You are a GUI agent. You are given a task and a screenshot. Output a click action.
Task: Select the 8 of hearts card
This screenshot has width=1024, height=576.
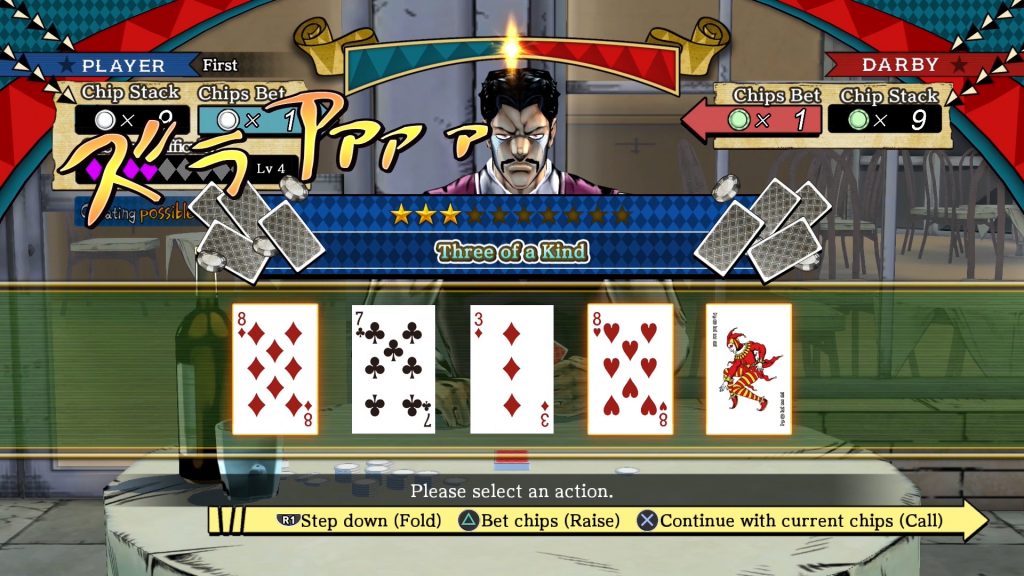click(x=630, y=369)
